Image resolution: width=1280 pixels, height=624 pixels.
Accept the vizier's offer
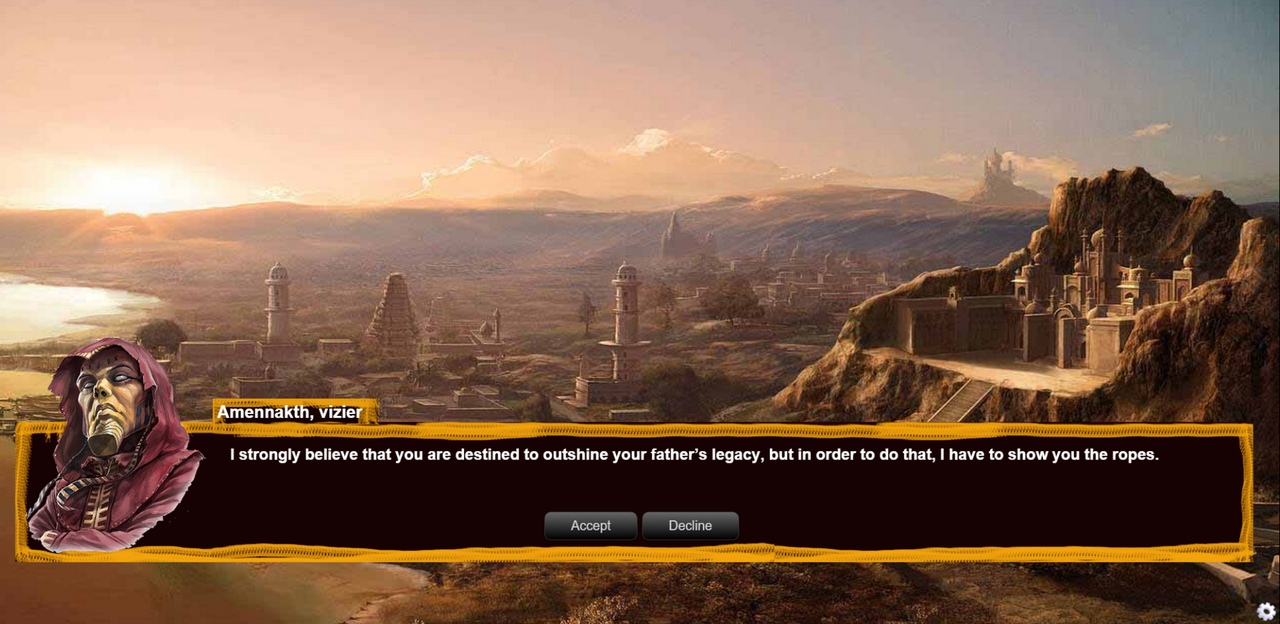590,526
